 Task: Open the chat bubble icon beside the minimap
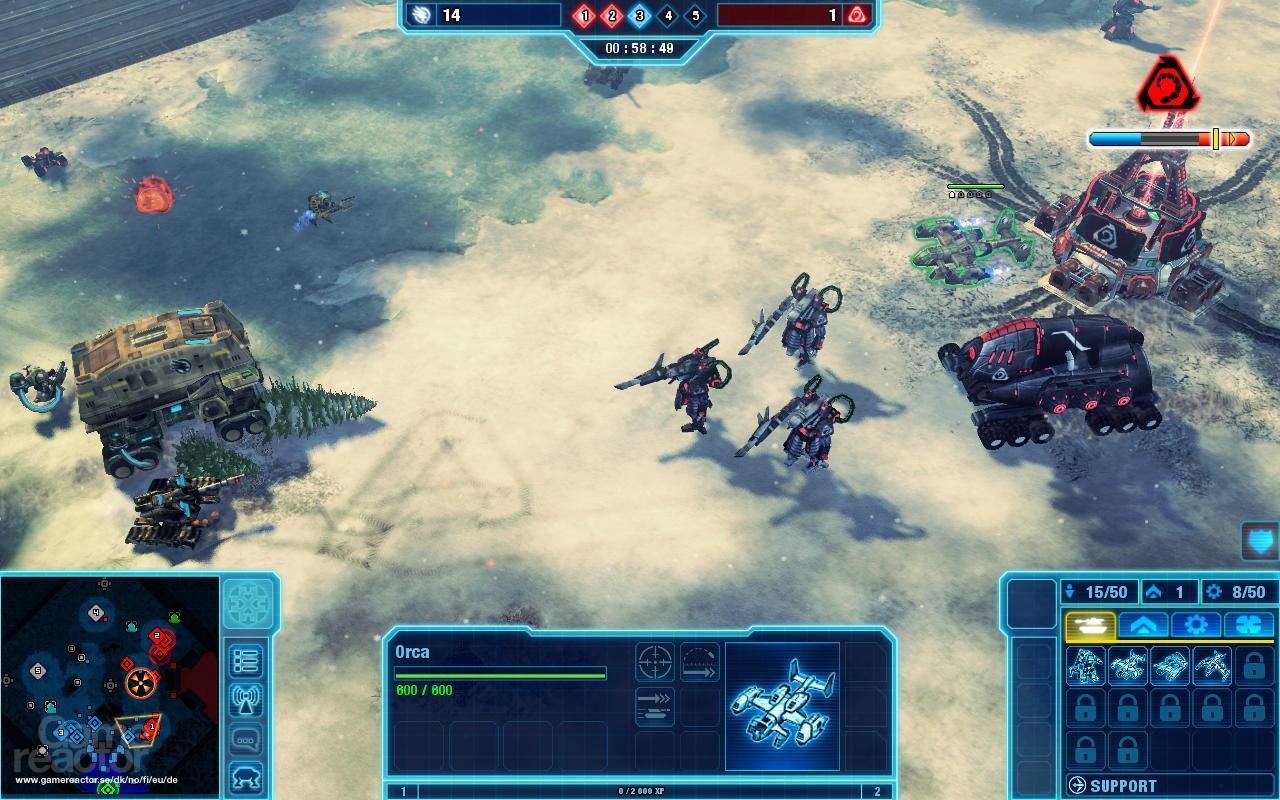pos(244,737)
